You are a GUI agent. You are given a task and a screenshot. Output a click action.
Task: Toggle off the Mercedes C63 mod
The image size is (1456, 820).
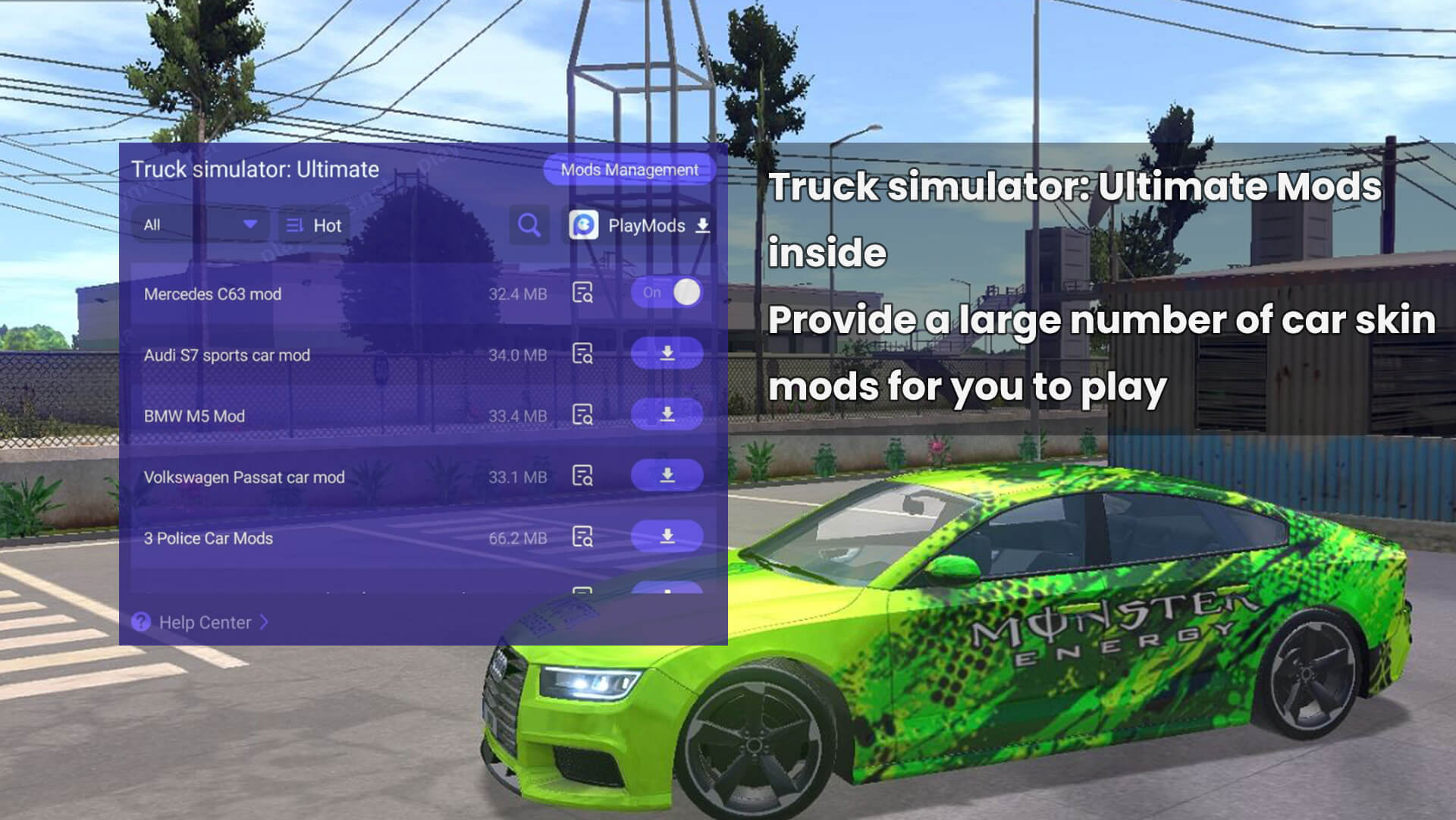(x=667, y=293)
